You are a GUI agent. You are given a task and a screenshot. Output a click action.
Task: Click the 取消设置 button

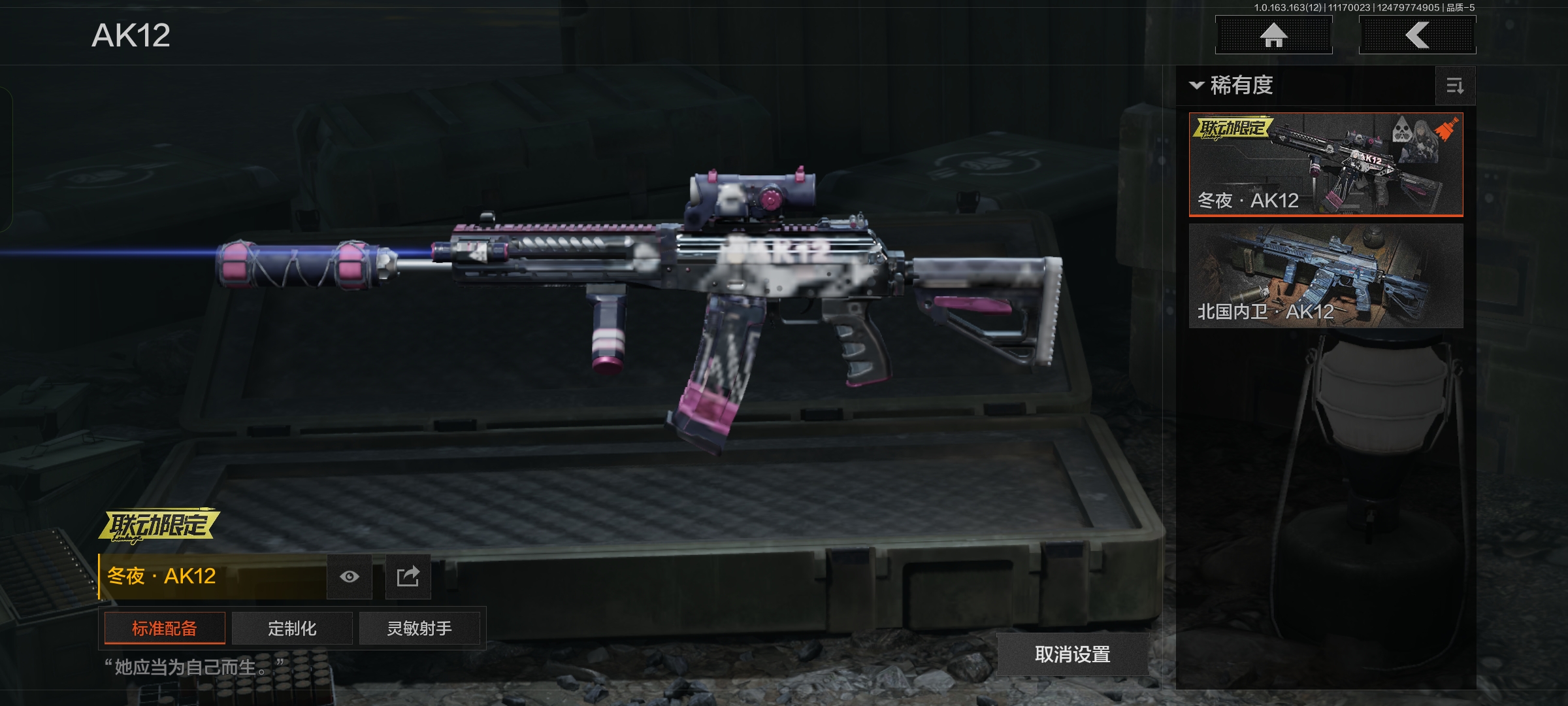1072,654
